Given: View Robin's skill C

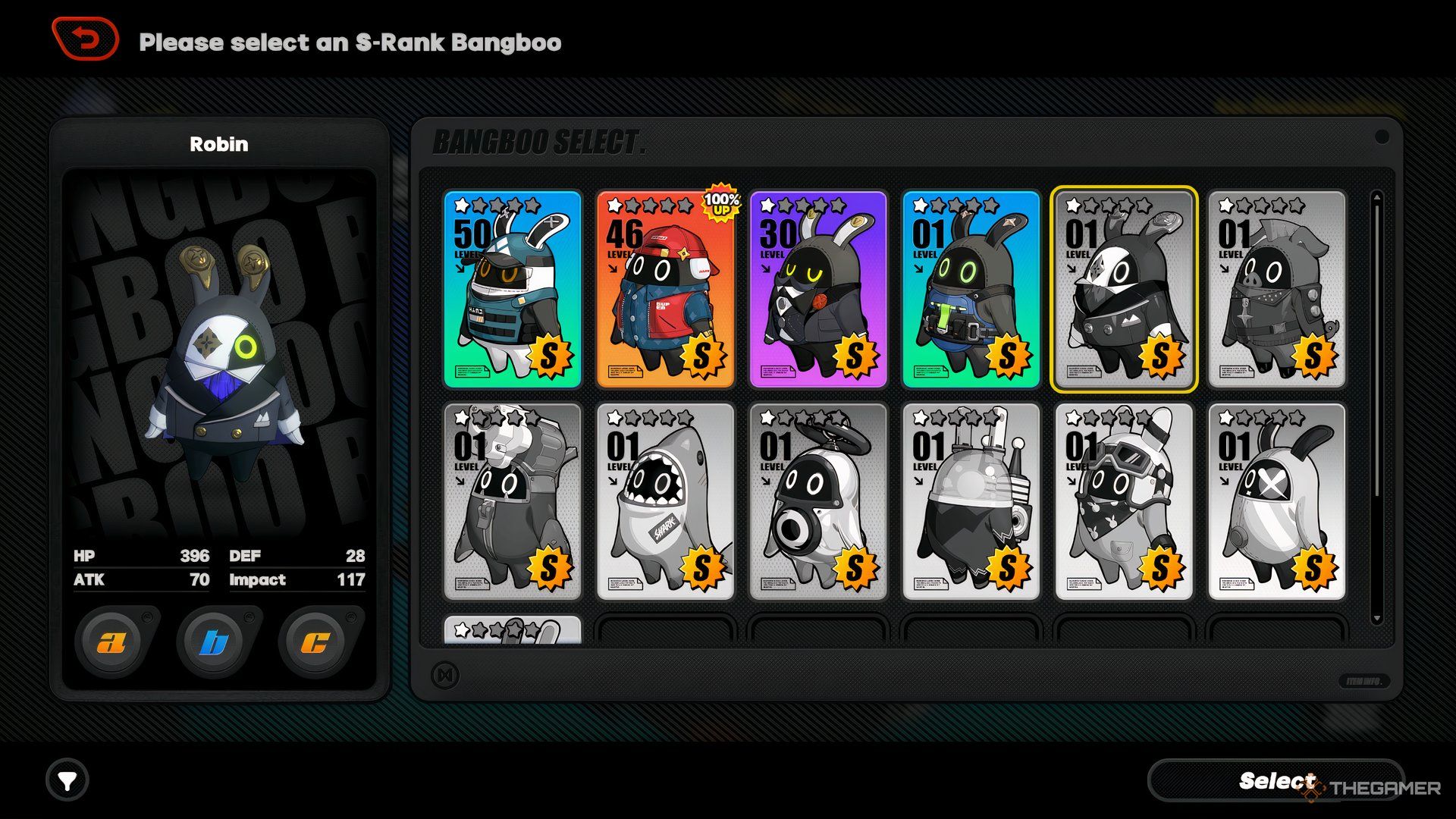Looking at the screenshot, I should point(315,642).
